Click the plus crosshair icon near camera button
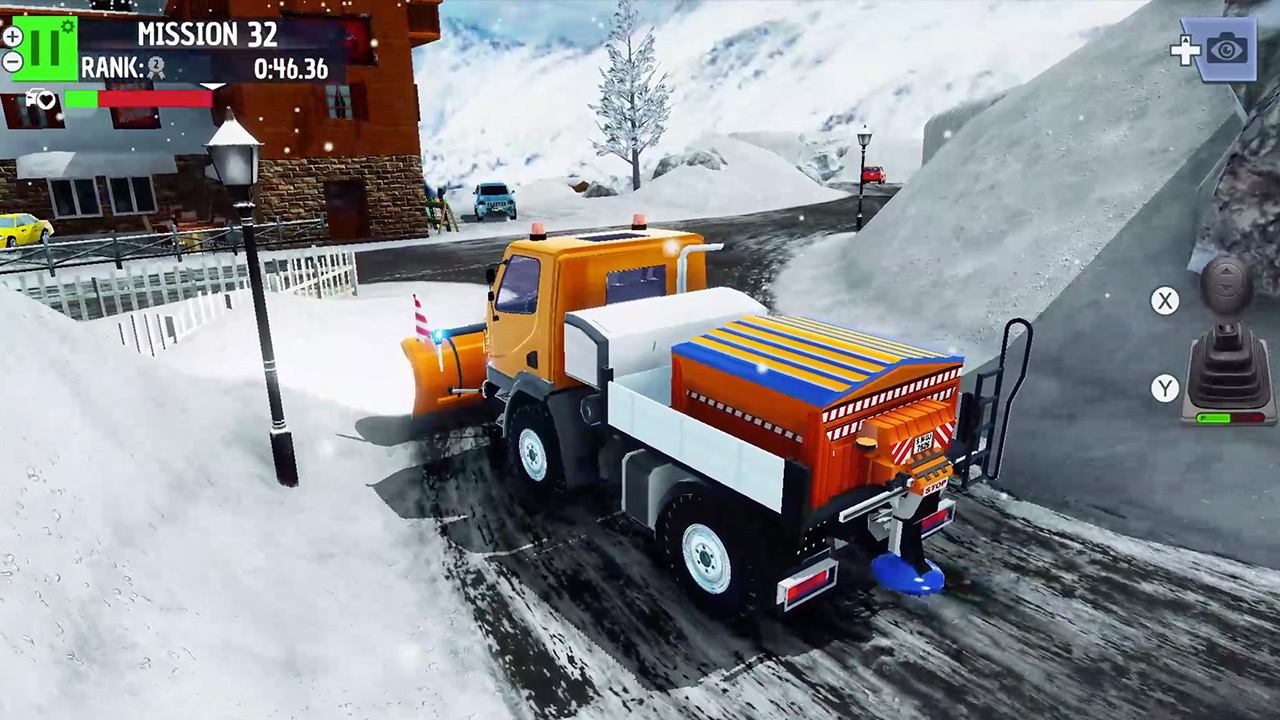 click(1186, 50)
